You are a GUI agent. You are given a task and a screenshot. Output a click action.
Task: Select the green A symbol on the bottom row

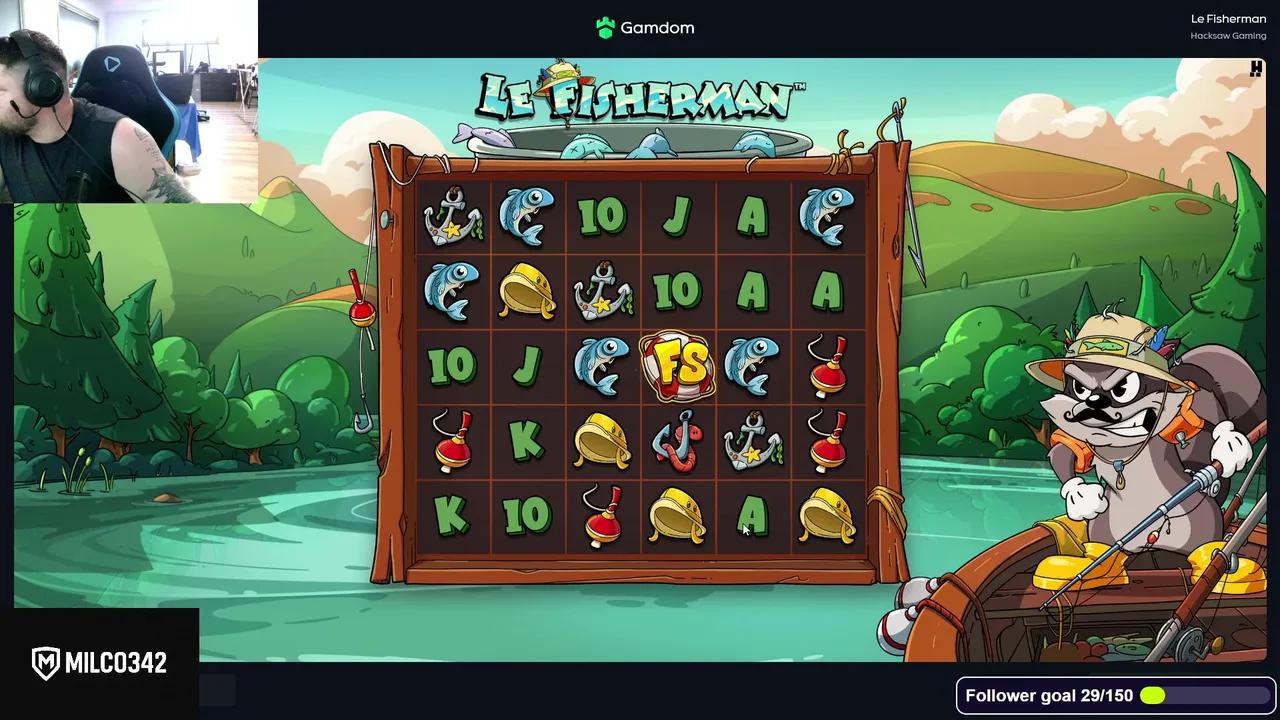[x=753, y=516]
